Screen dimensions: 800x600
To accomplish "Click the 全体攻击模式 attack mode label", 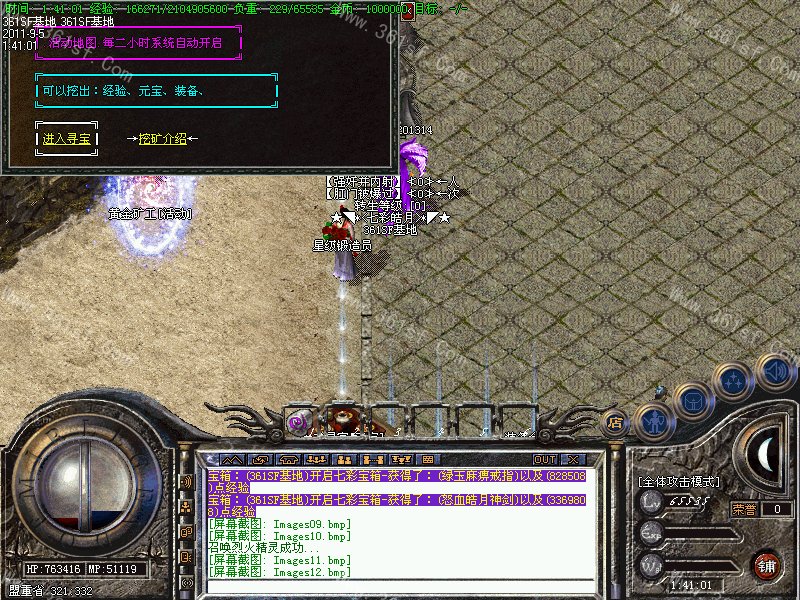I will tap(678, 481).
